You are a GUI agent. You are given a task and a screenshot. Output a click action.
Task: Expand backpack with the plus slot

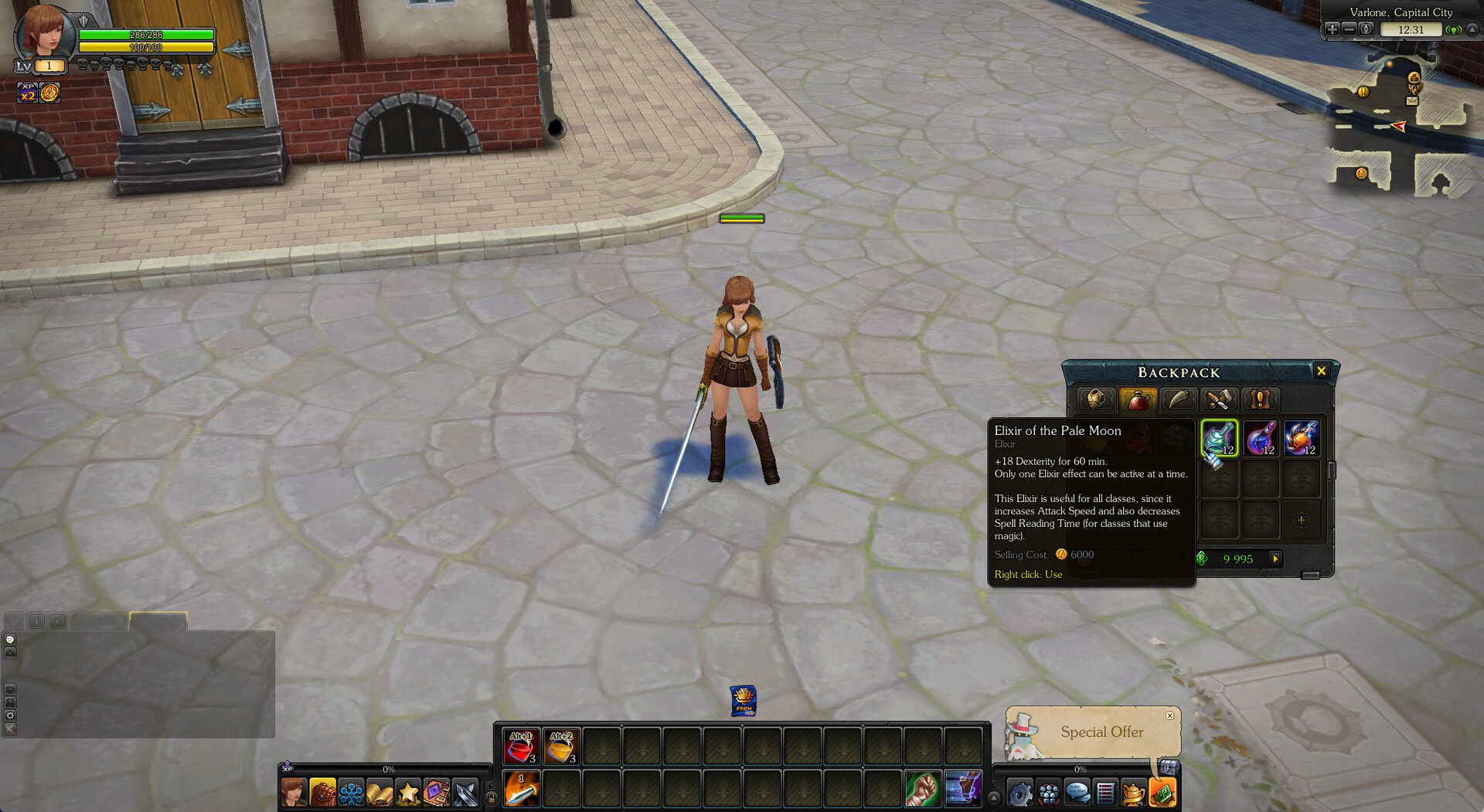pyautogui.click(x=1301, y=520)
